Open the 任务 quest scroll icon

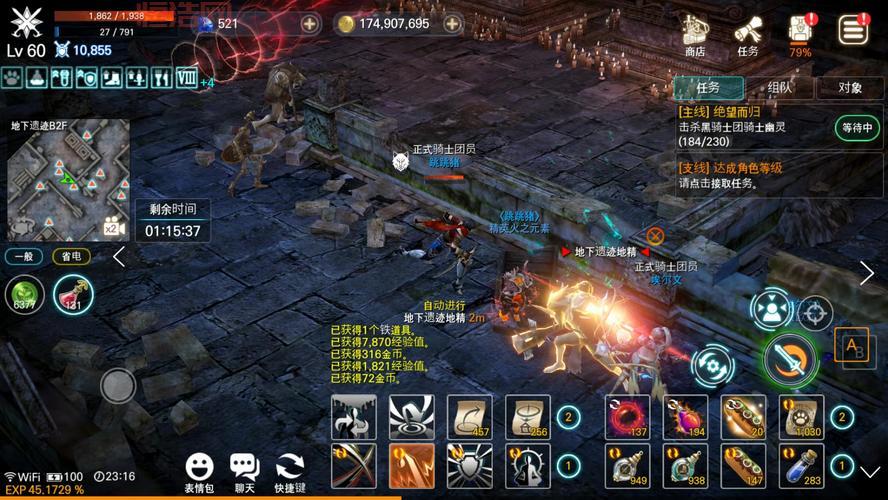pos(747,34)
